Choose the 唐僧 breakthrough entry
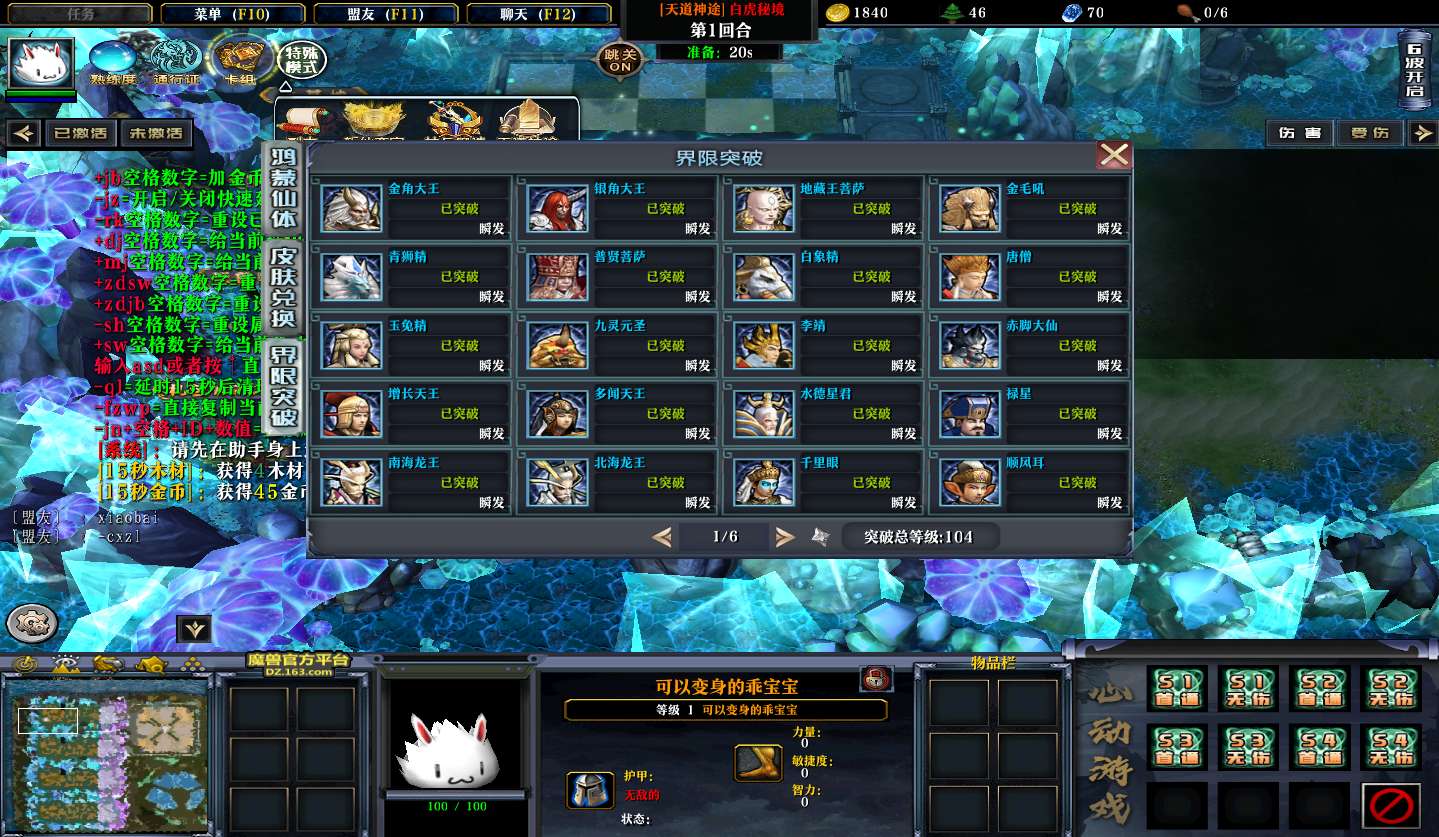The height and width of the screenshot is (837, 1439). click(1030, 277)
